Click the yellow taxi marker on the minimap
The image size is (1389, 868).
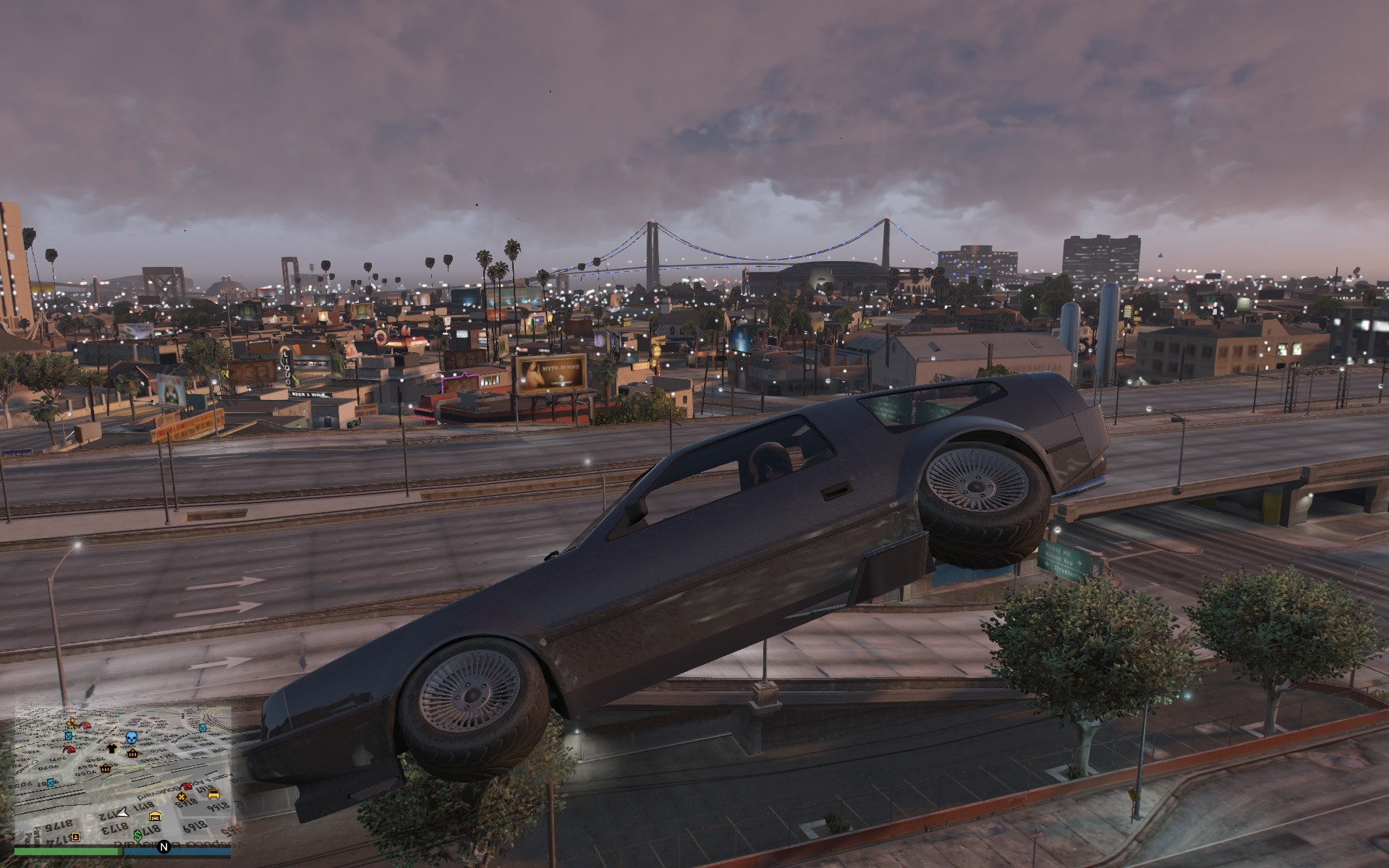213,793
